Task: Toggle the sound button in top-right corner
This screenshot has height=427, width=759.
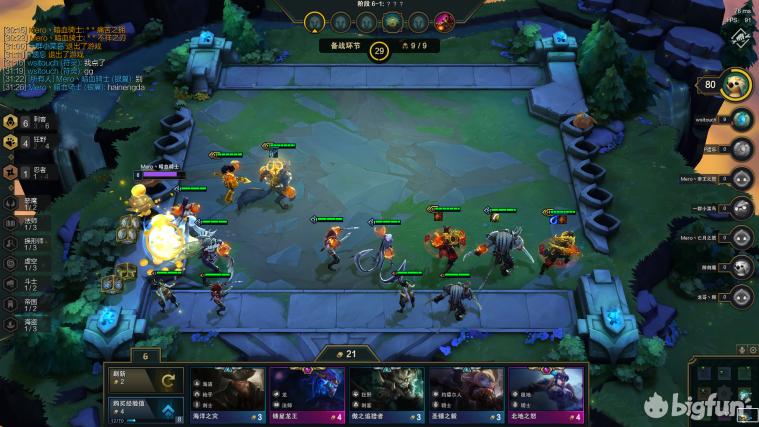Action: coord(742,39)
